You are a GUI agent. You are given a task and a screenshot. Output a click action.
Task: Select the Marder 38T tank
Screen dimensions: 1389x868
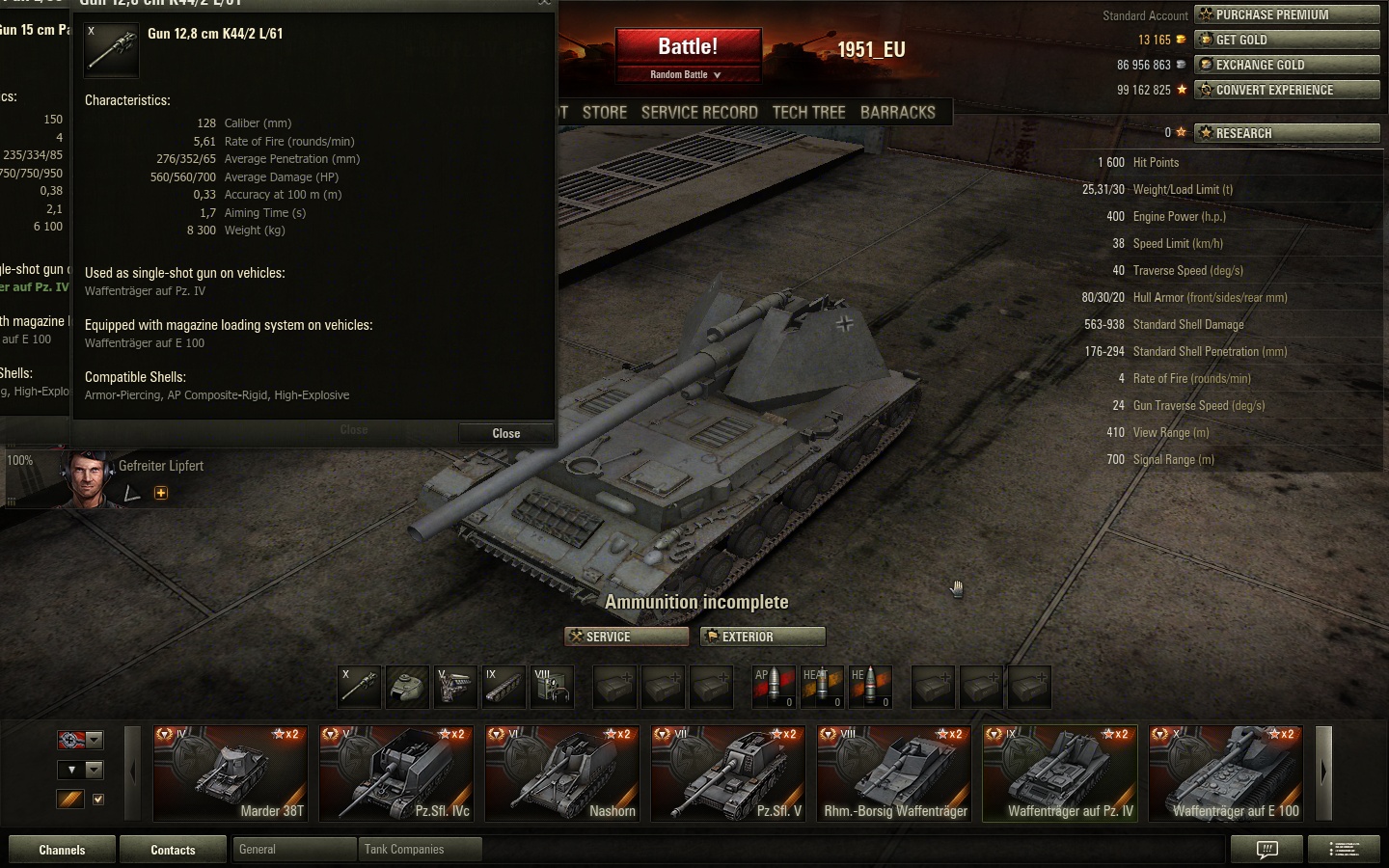pos(230,773)
